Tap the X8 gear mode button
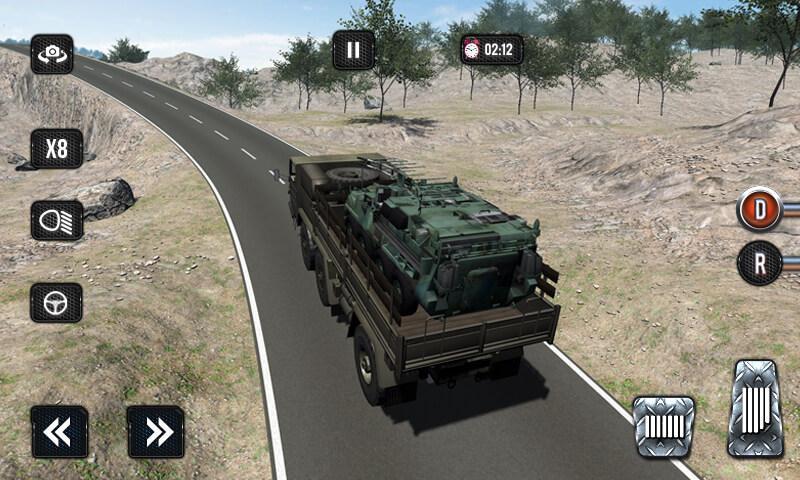This screenshot has height=480, width=800. click(x=56, y=148)
